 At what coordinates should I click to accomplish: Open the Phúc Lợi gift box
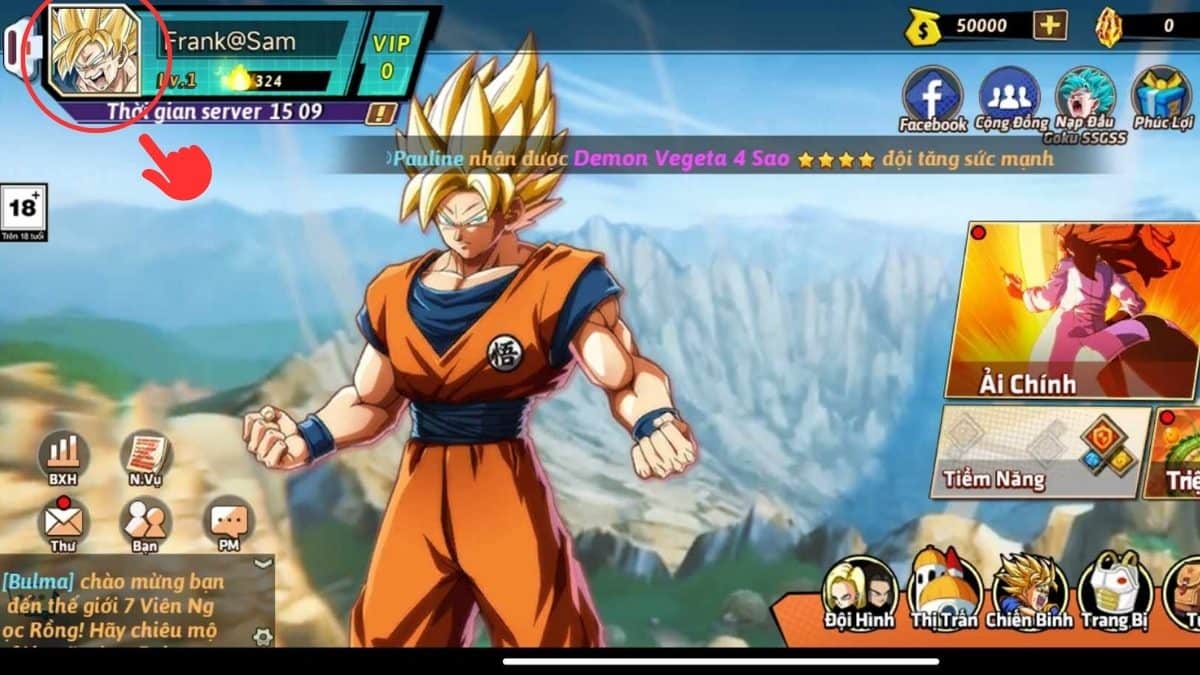[1162, 97]
